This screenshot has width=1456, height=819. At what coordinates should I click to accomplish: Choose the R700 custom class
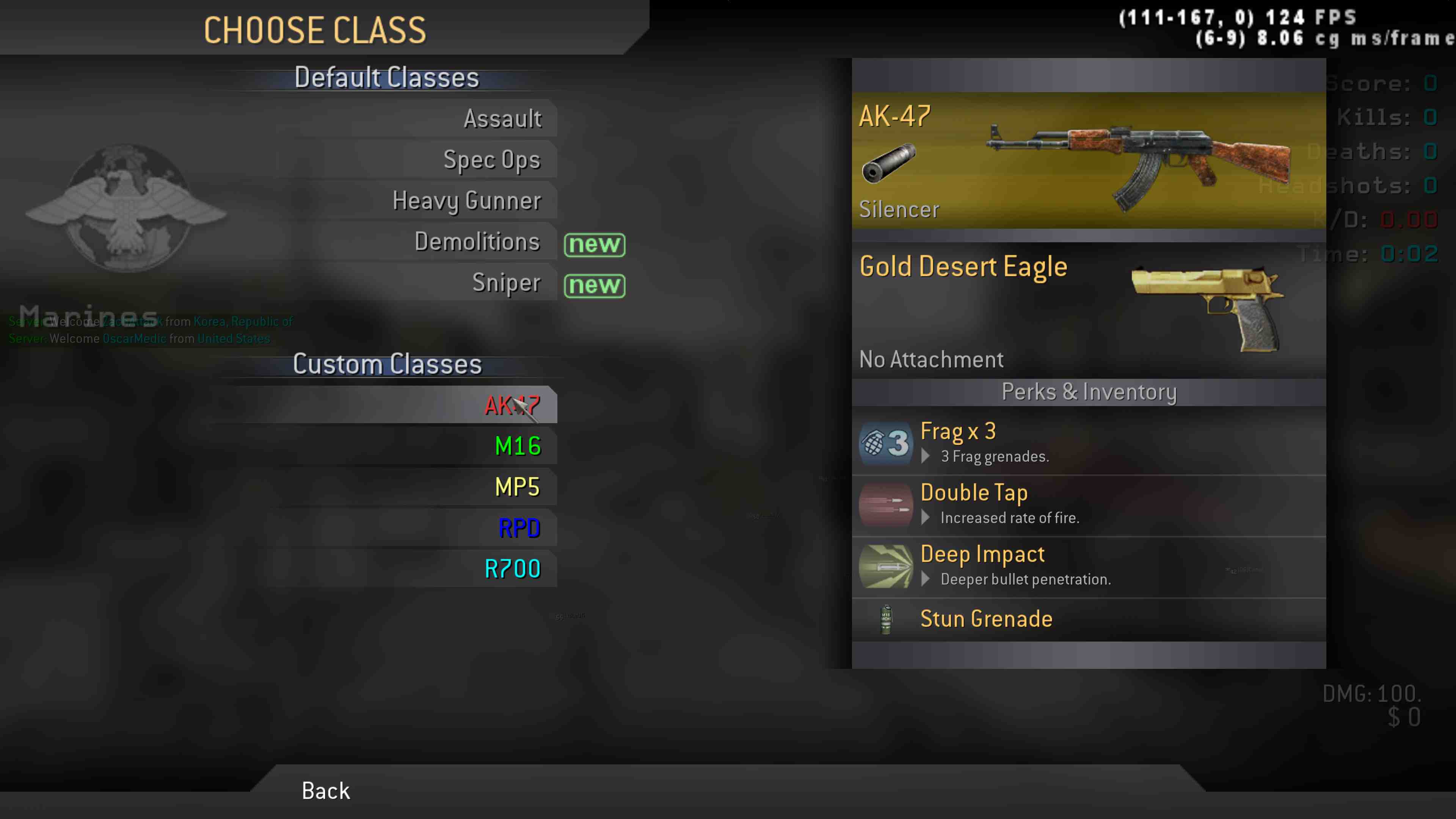pyautogui.click(x=512, y=569)
